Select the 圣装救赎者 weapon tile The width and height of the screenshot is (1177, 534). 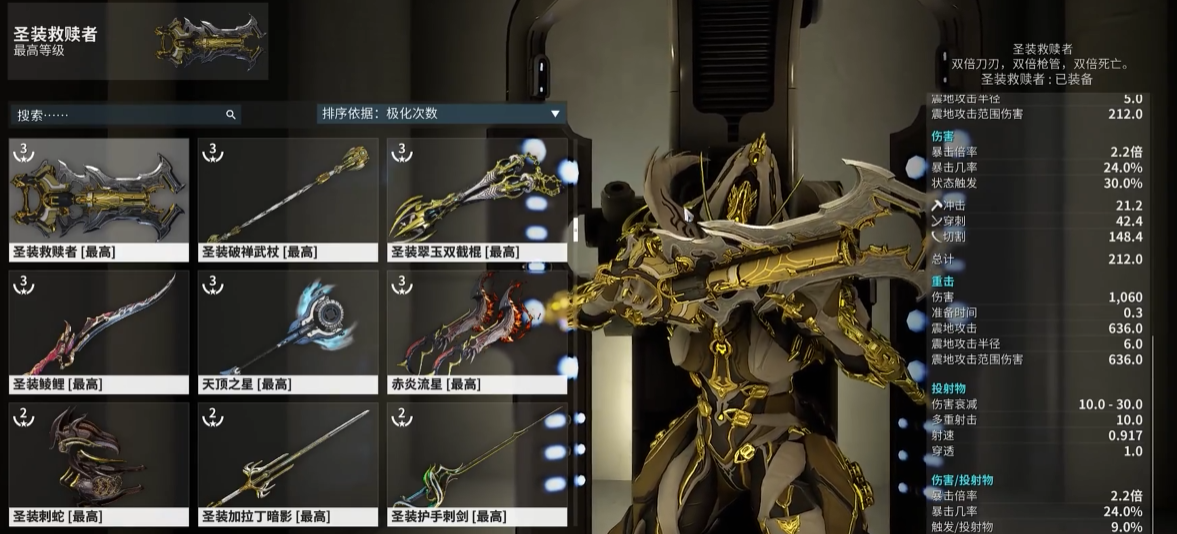point(99,199)
